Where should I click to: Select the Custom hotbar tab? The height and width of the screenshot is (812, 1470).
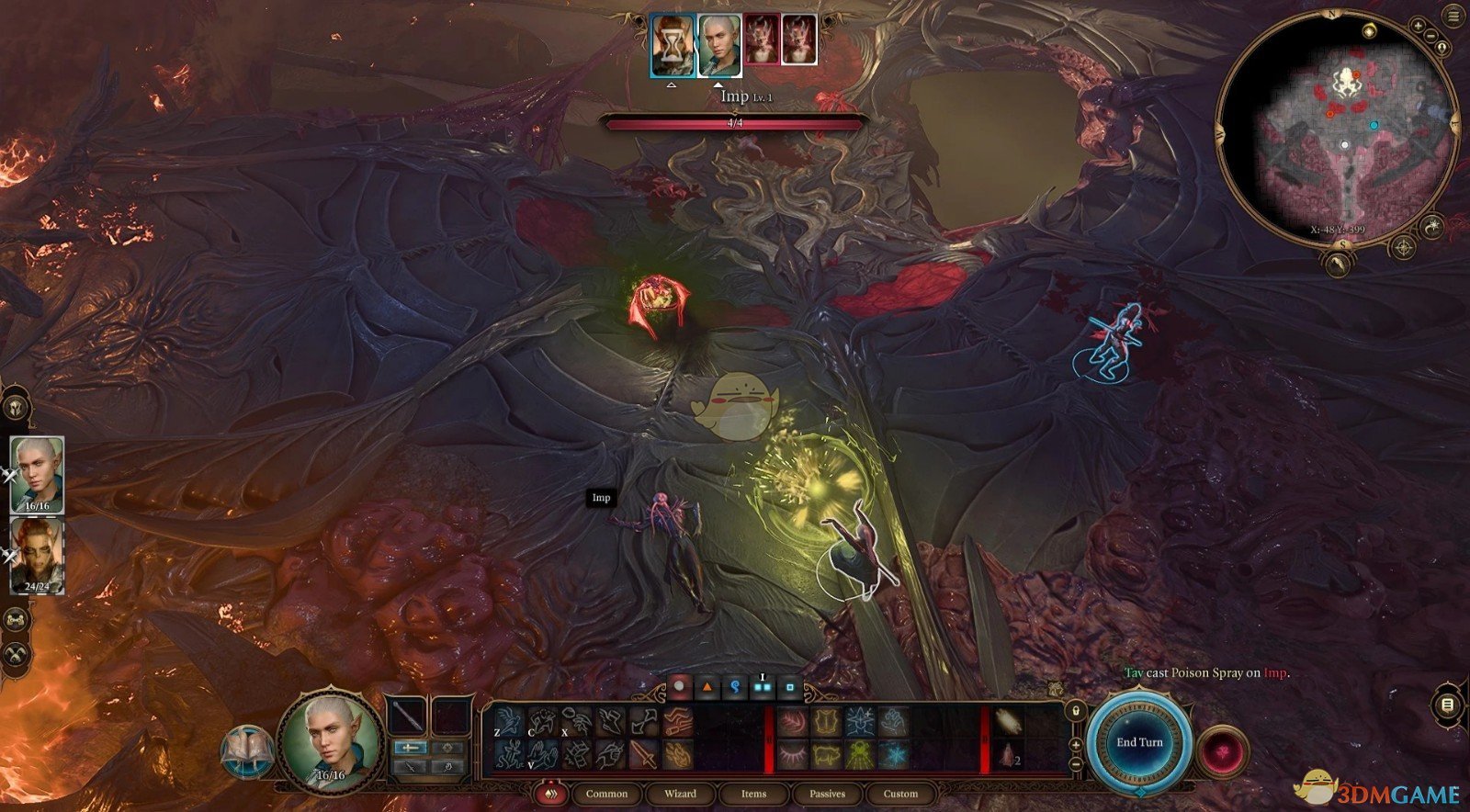(x=900, y=794)
